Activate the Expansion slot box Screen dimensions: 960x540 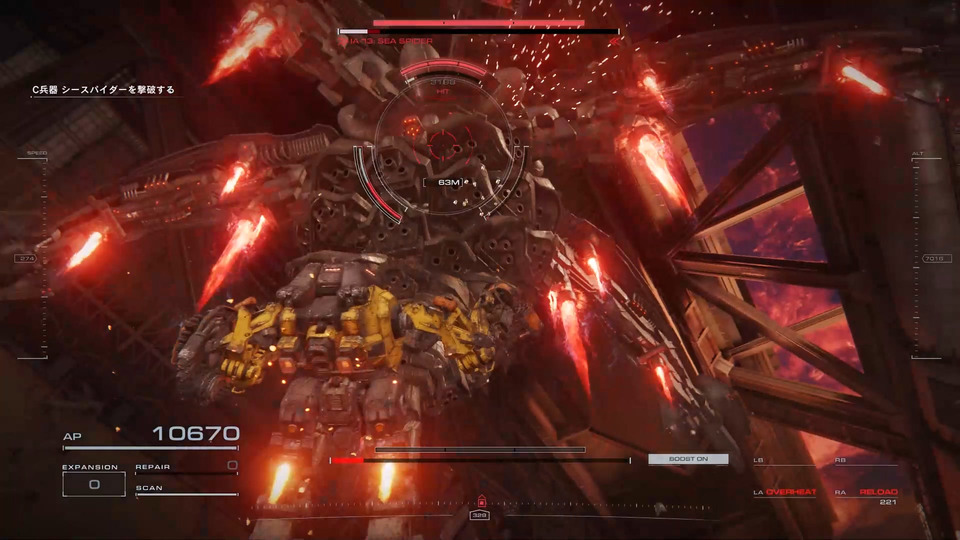pos(93,484)
